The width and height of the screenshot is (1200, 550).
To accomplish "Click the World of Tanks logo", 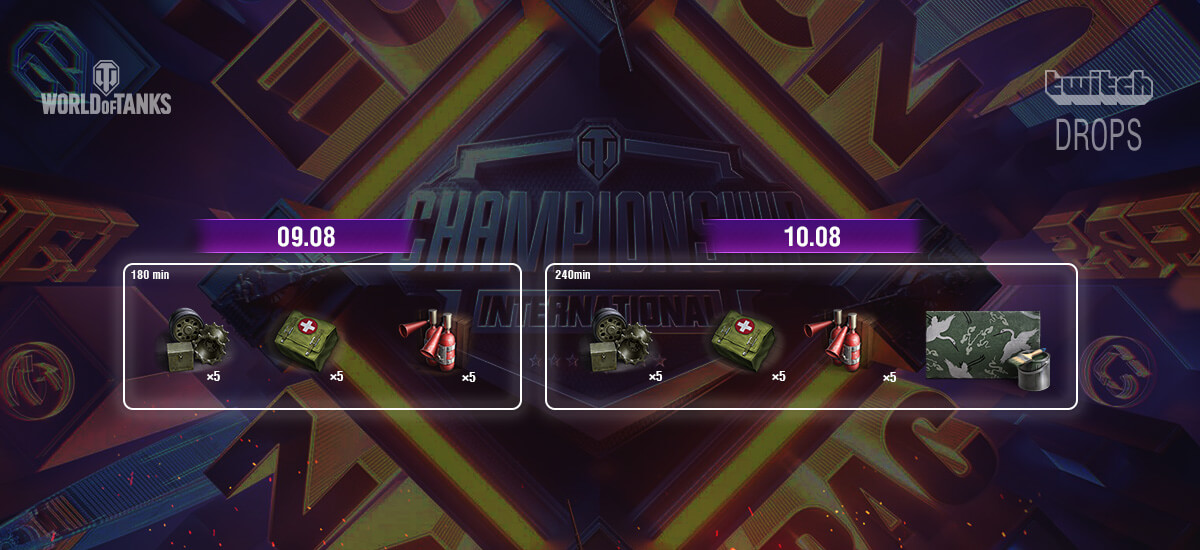I will point(106,90).
